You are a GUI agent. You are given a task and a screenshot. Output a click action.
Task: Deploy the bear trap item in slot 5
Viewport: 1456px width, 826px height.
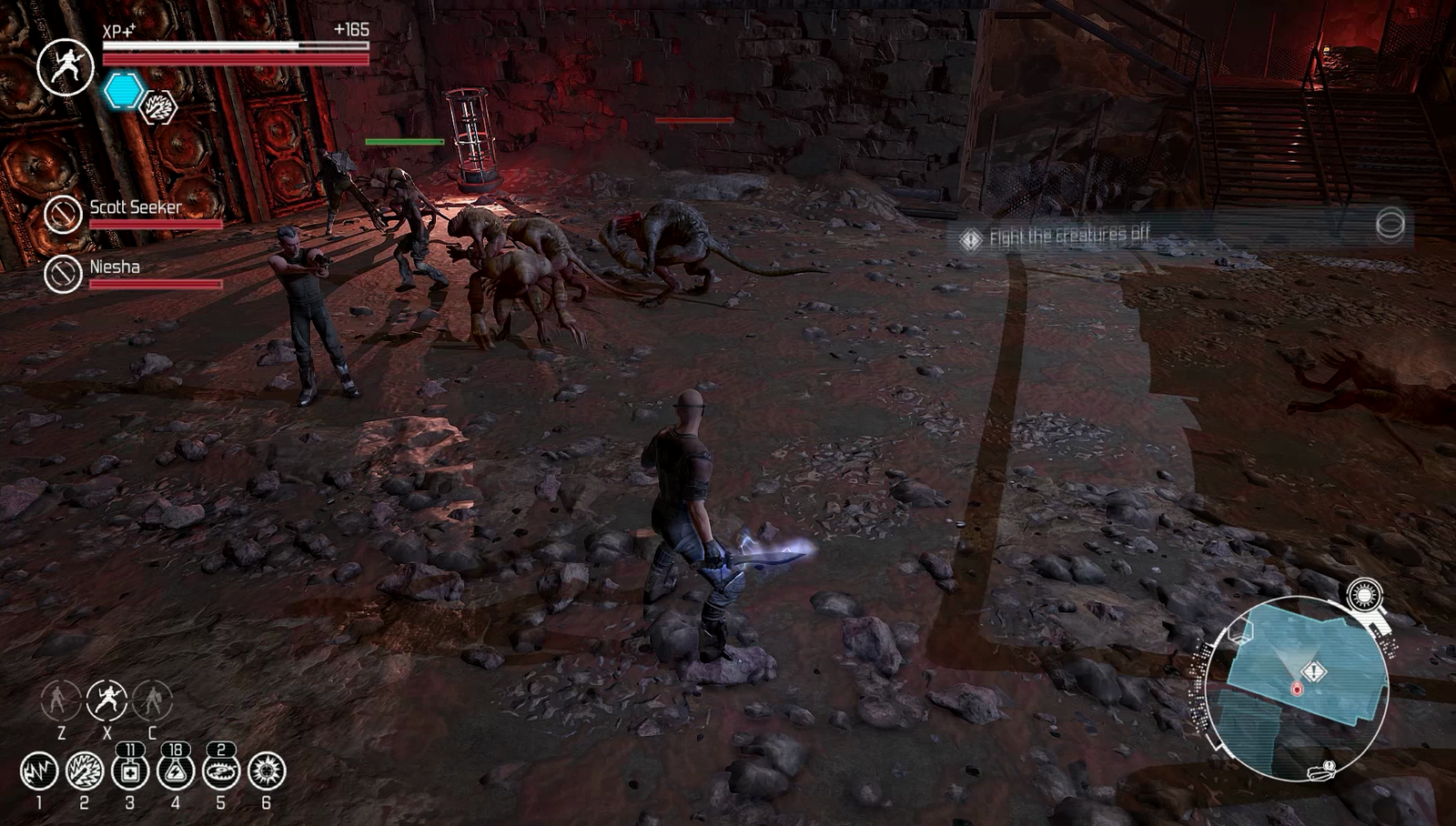click(x=221, y=771)
